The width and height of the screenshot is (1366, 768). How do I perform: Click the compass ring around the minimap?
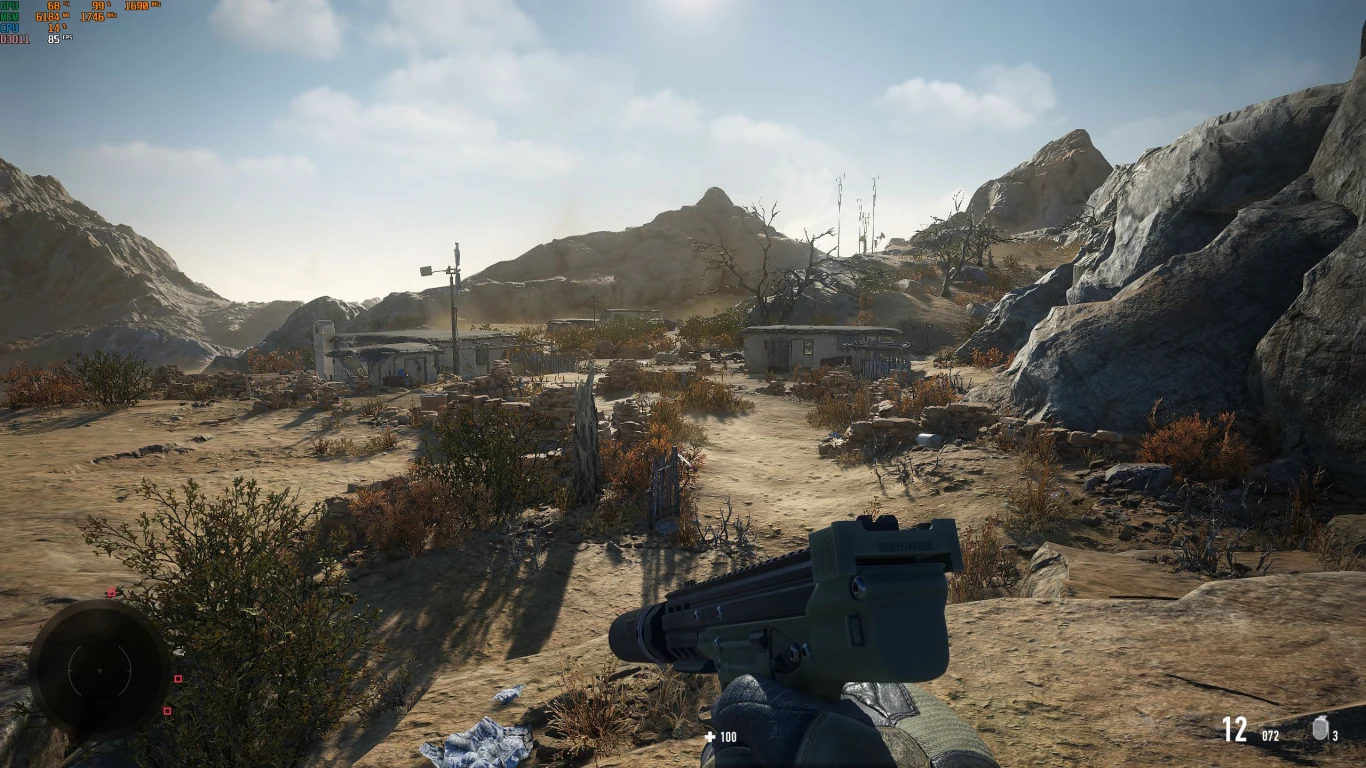(99, 607)
